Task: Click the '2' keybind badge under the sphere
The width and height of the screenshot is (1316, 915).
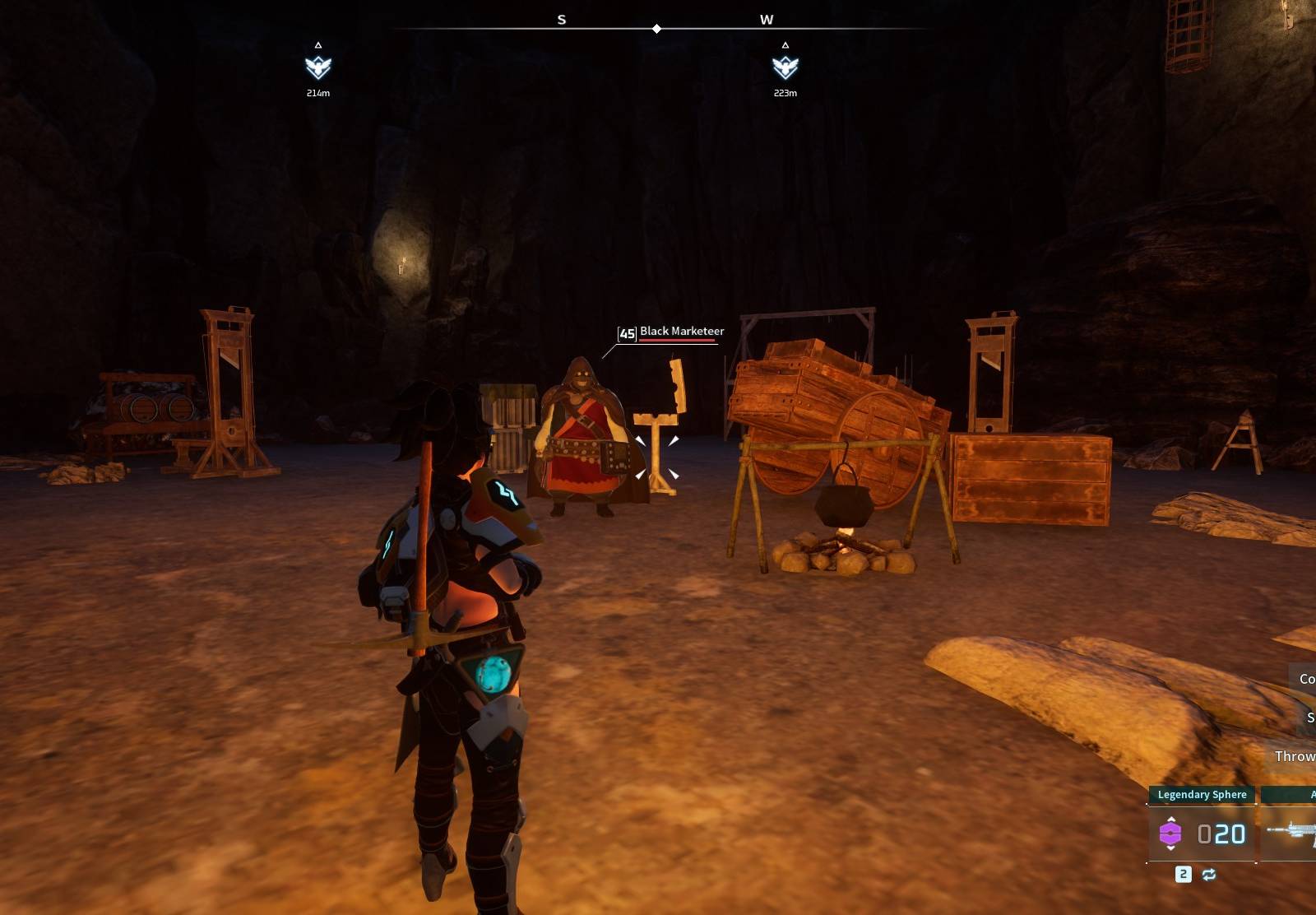Action: pyautogui.click(x=1183, y=876)
